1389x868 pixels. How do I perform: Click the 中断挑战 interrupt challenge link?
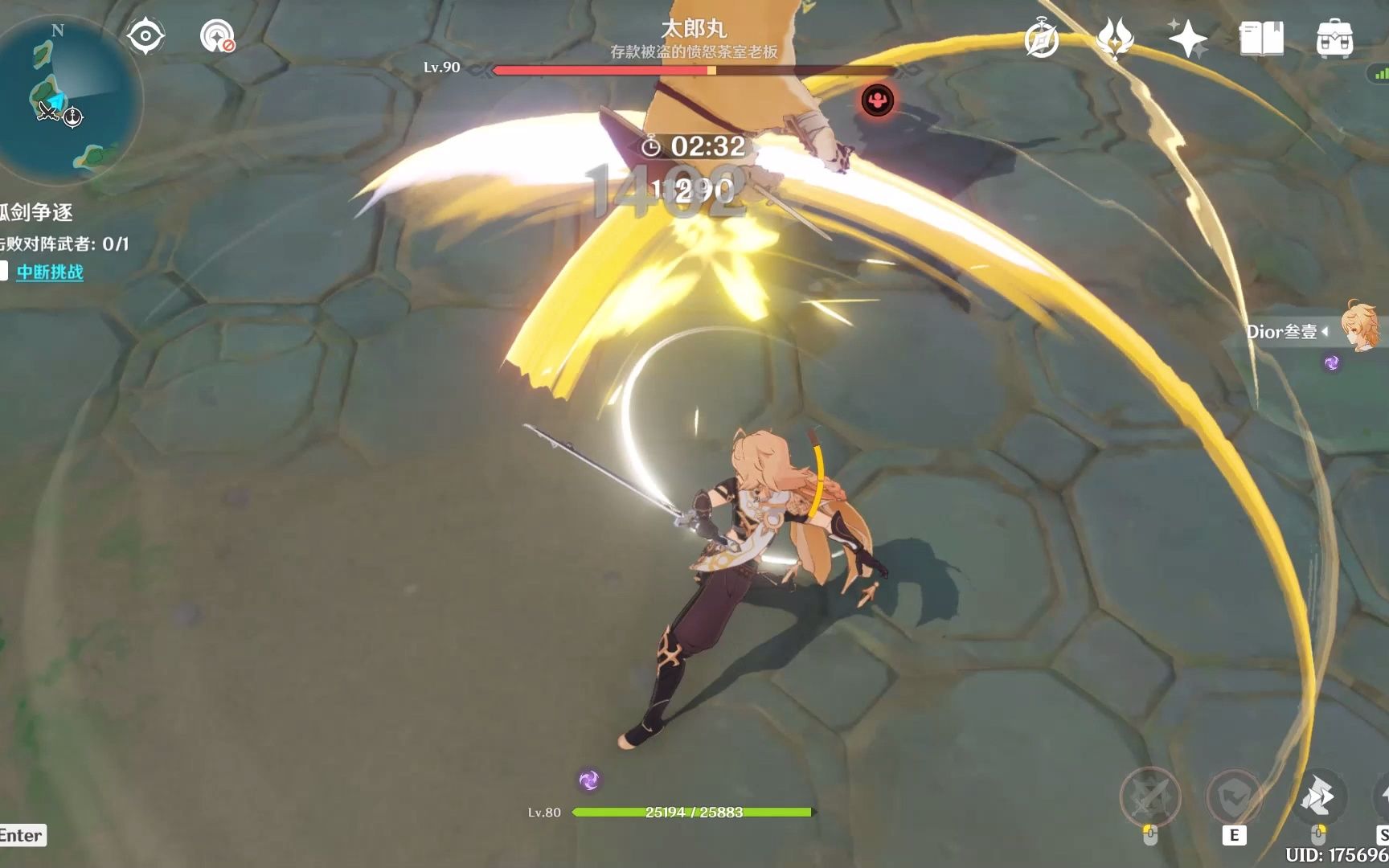[x=50, y=272]
